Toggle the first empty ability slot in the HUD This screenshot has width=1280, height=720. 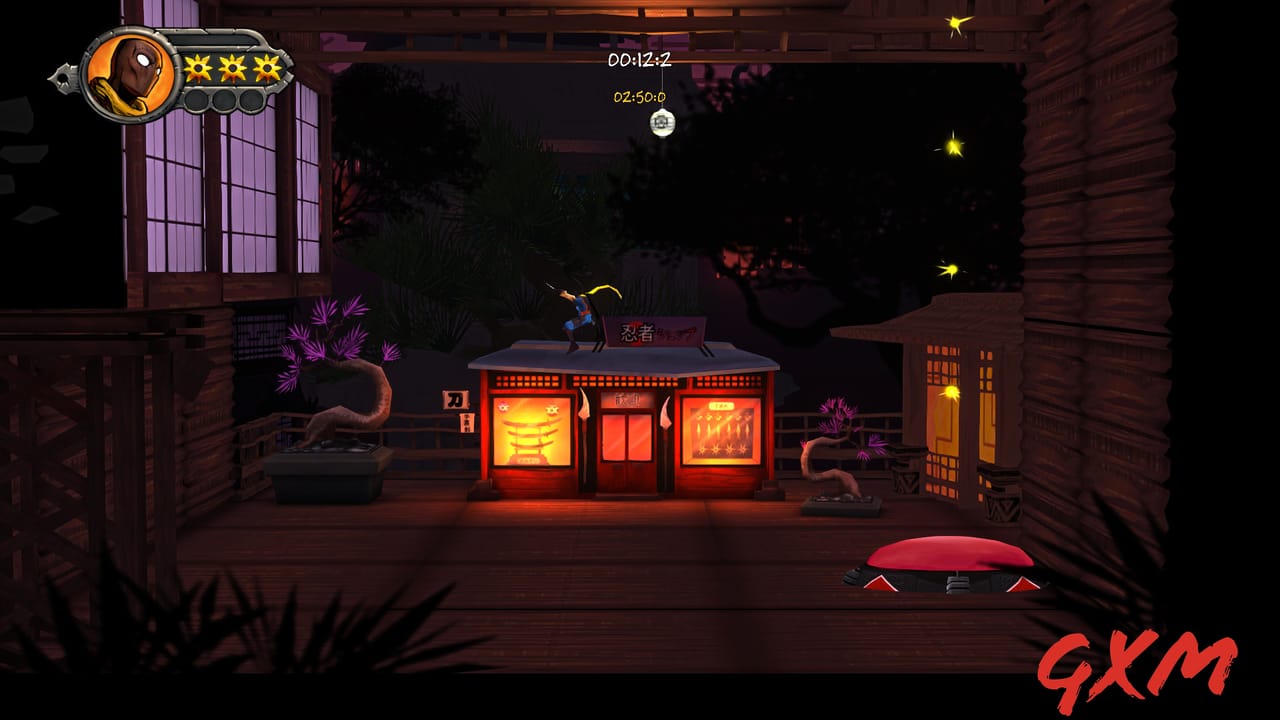tap(197, 100)
